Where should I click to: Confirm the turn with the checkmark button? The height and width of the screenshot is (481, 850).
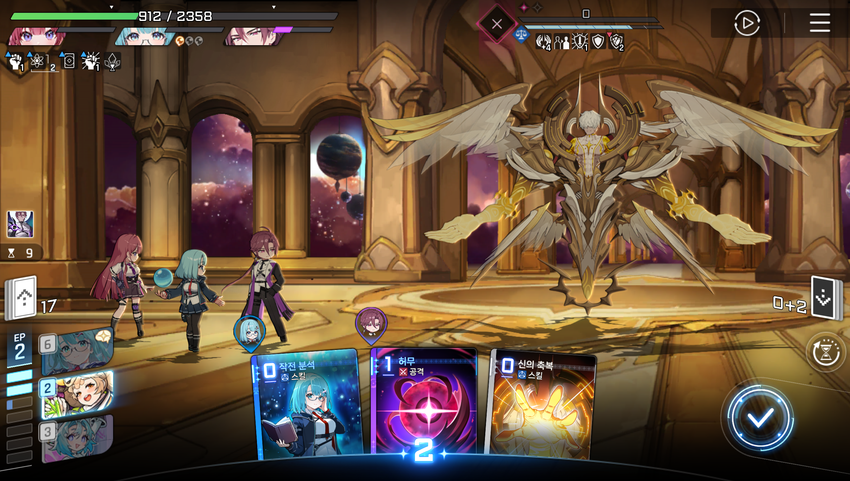760,416
